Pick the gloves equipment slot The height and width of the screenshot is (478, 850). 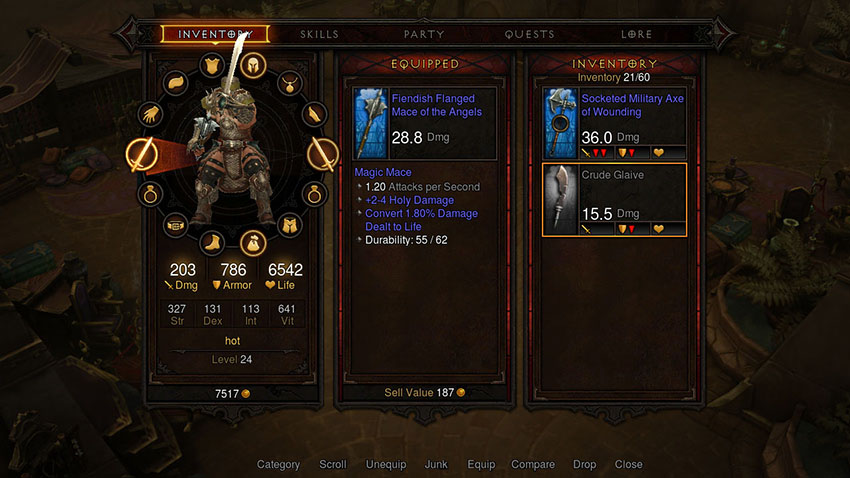click(x=151, y=115)
